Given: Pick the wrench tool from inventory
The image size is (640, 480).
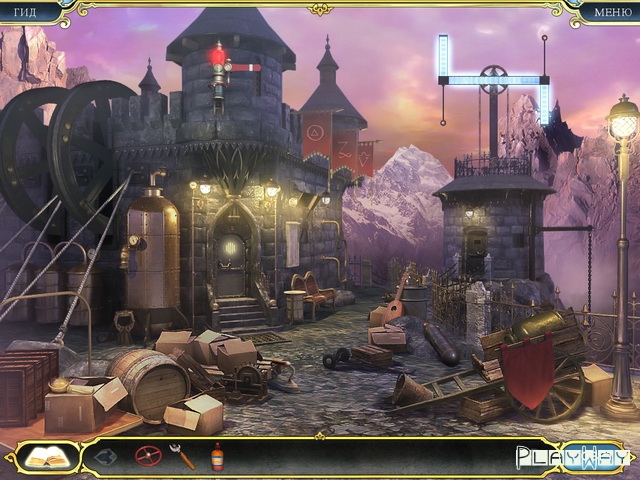Looking at the screenshot, I should [x=182, y=457].
